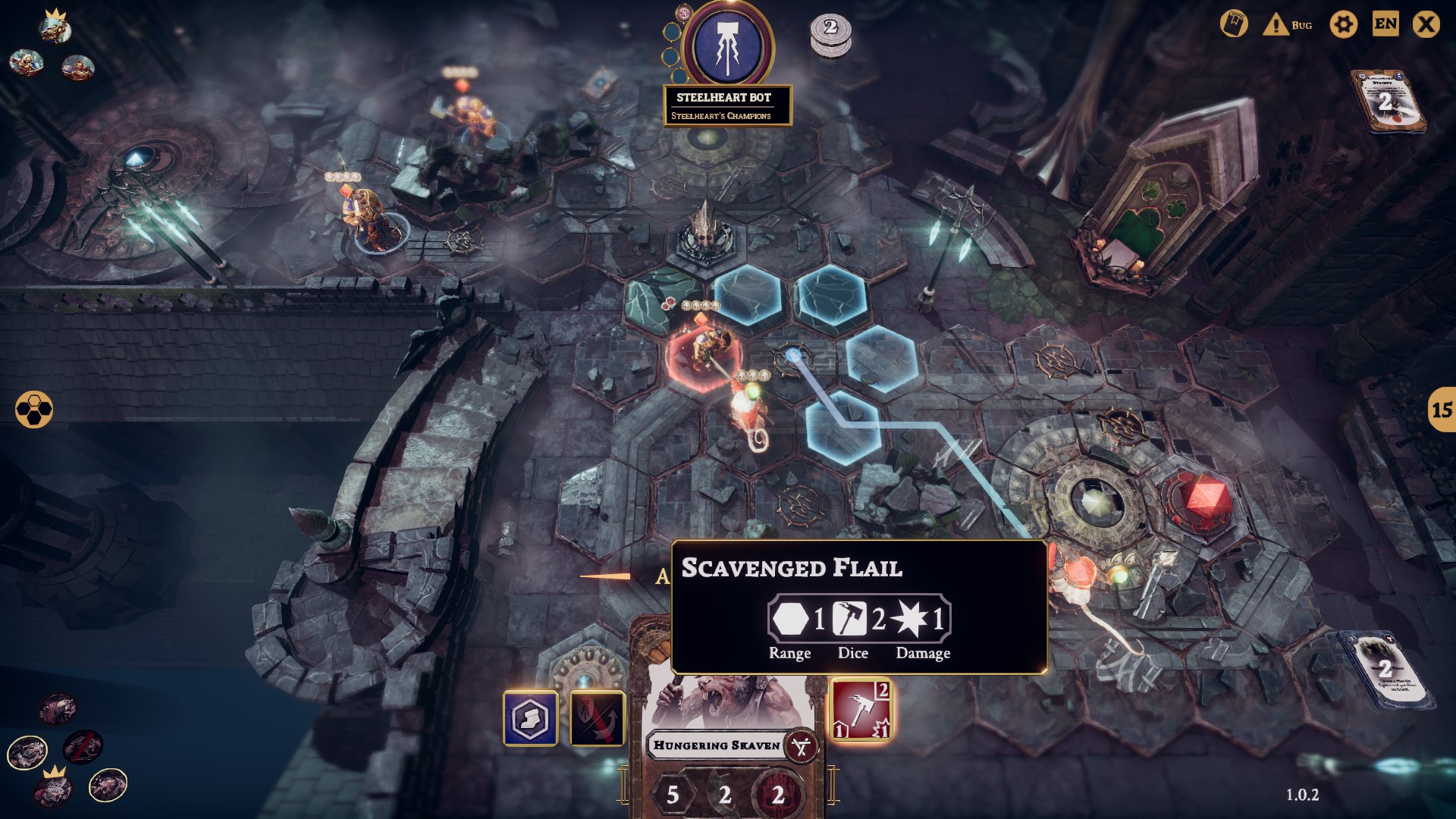Open the rulebook card icon
1456x819 pixels.
click(x=1234, y=24)
